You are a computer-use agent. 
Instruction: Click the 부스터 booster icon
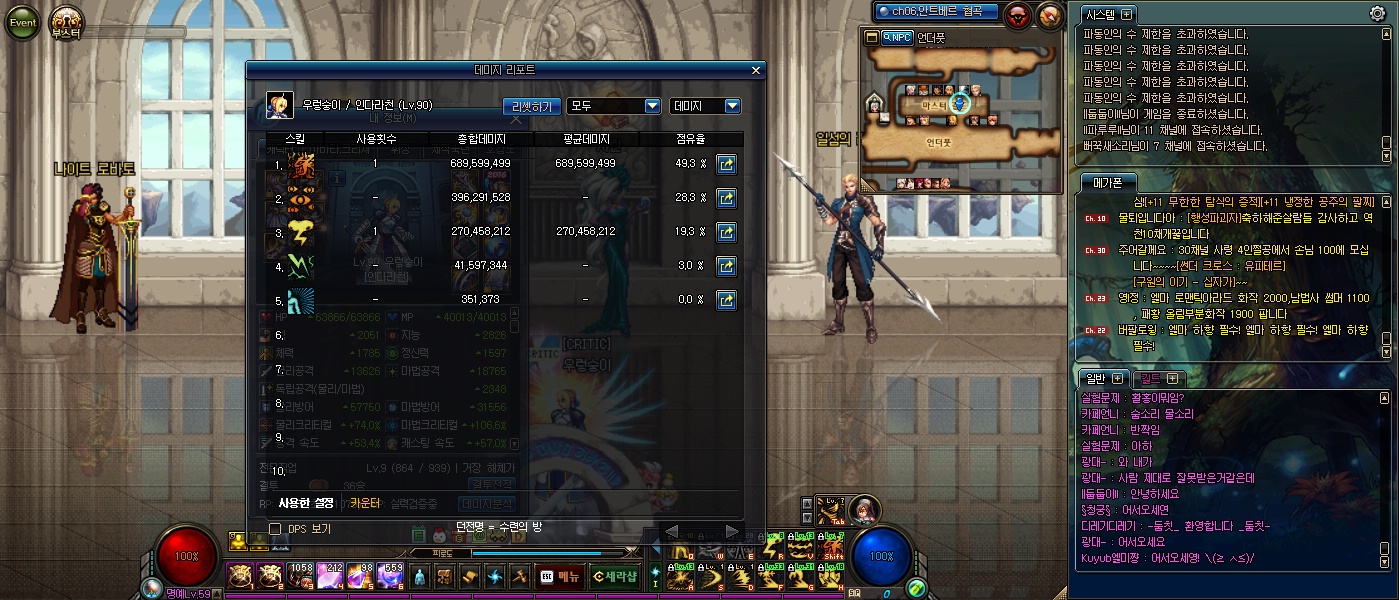[67, 22]
